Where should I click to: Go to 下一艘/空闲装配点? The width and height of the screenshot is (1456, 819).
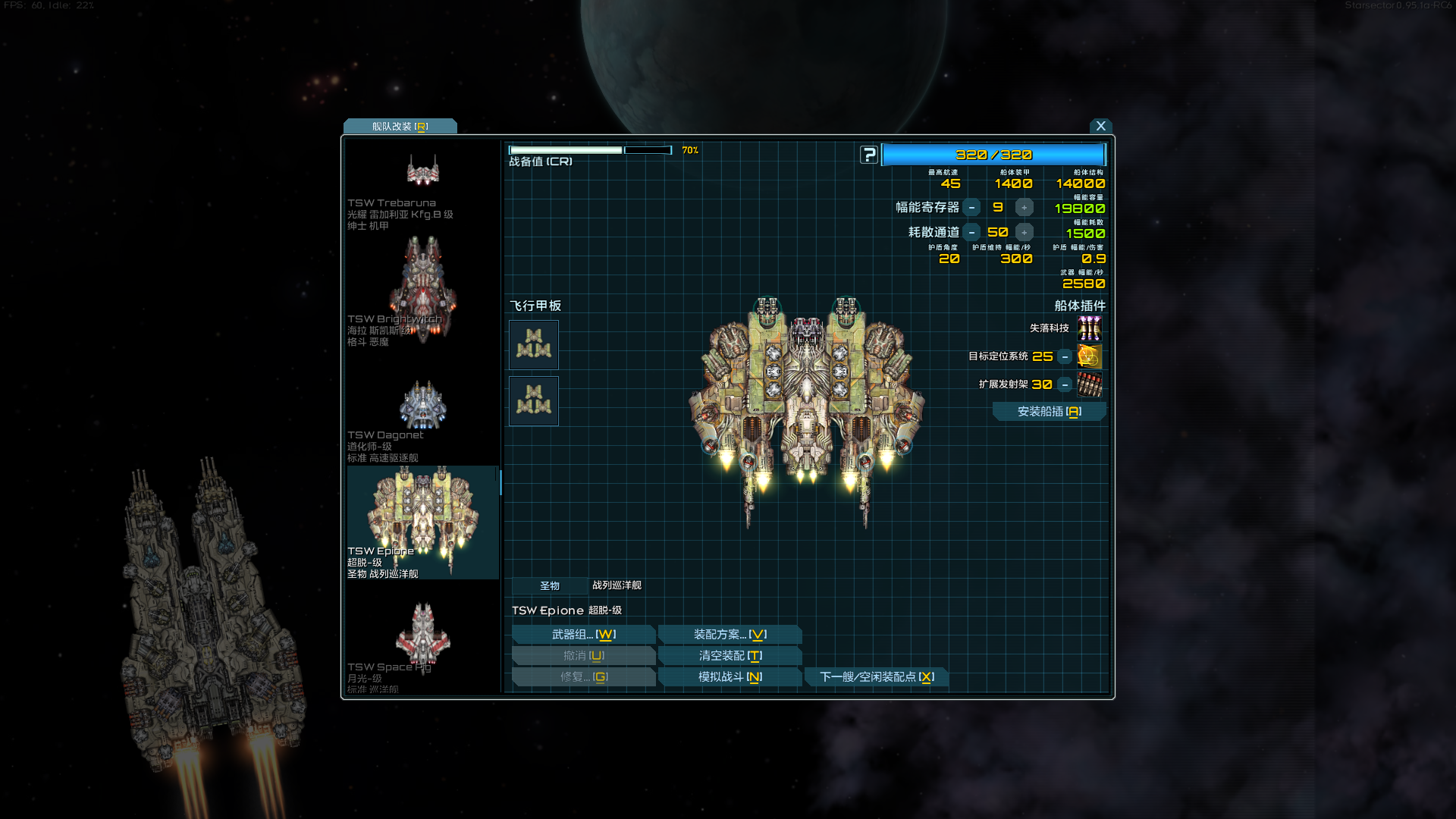(876, 676)
